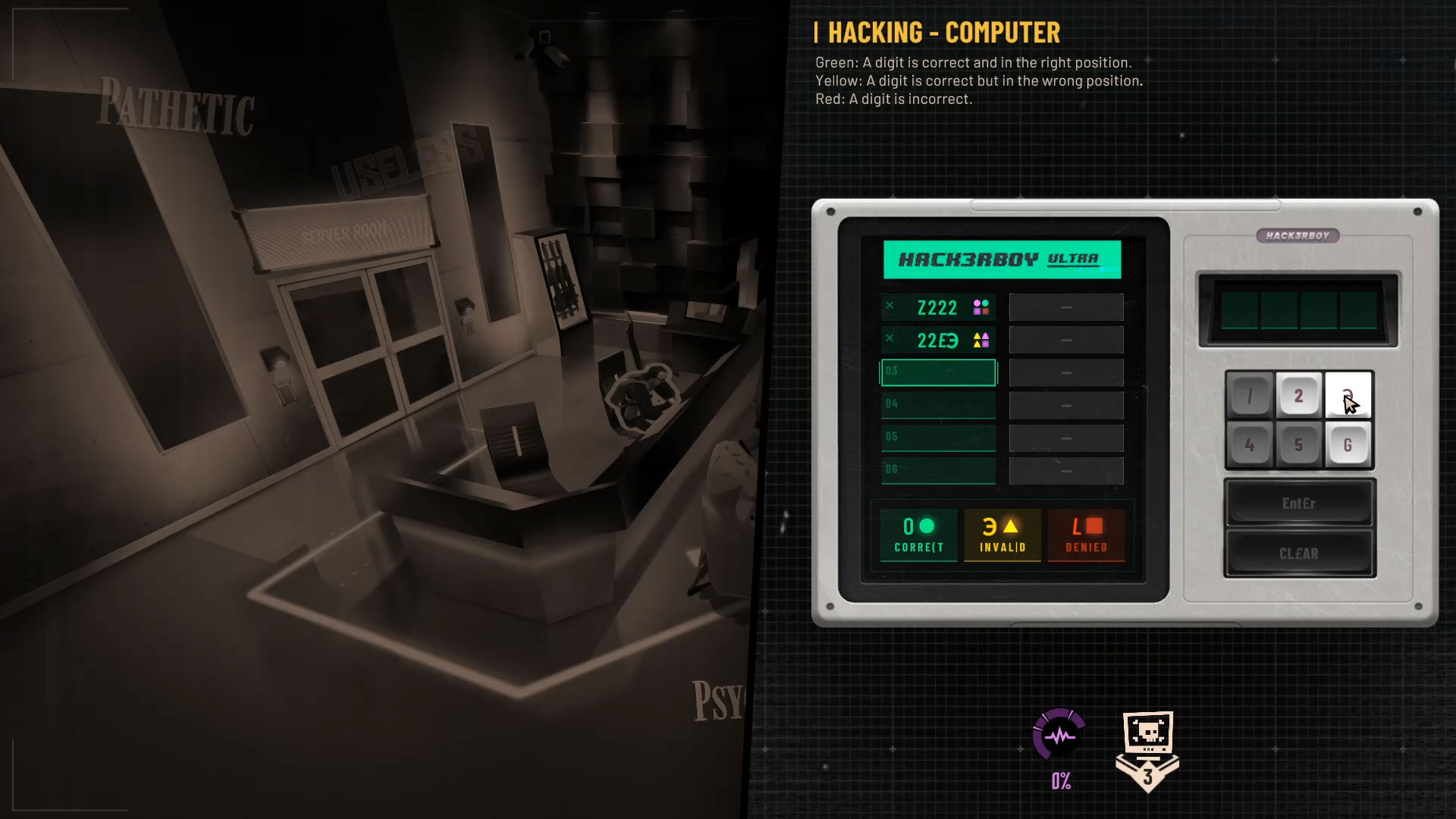Select the highlighted 3 key
This screenshot has width=1456, height=819.
tap(1348, 395)
